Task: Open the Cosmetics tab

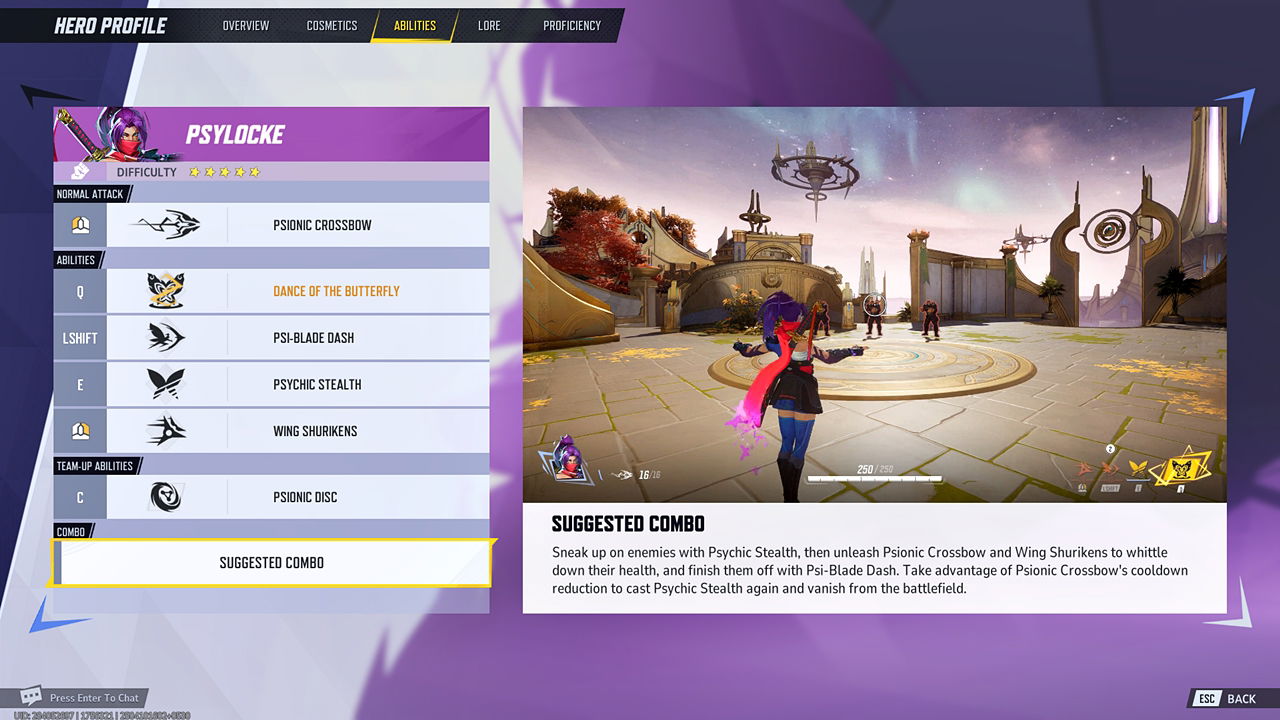Action: pos(332,25)
